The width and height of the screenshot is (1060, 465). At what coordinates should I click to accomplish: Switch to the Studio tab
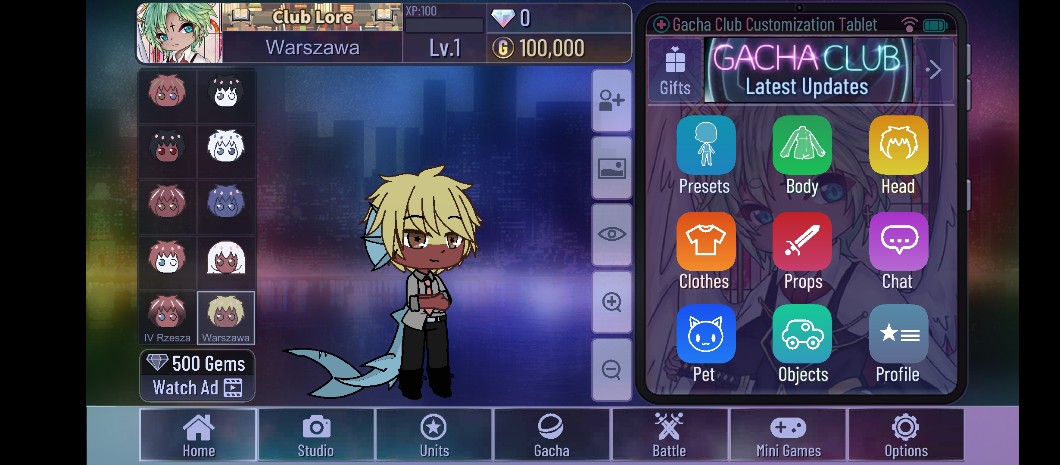316,435
